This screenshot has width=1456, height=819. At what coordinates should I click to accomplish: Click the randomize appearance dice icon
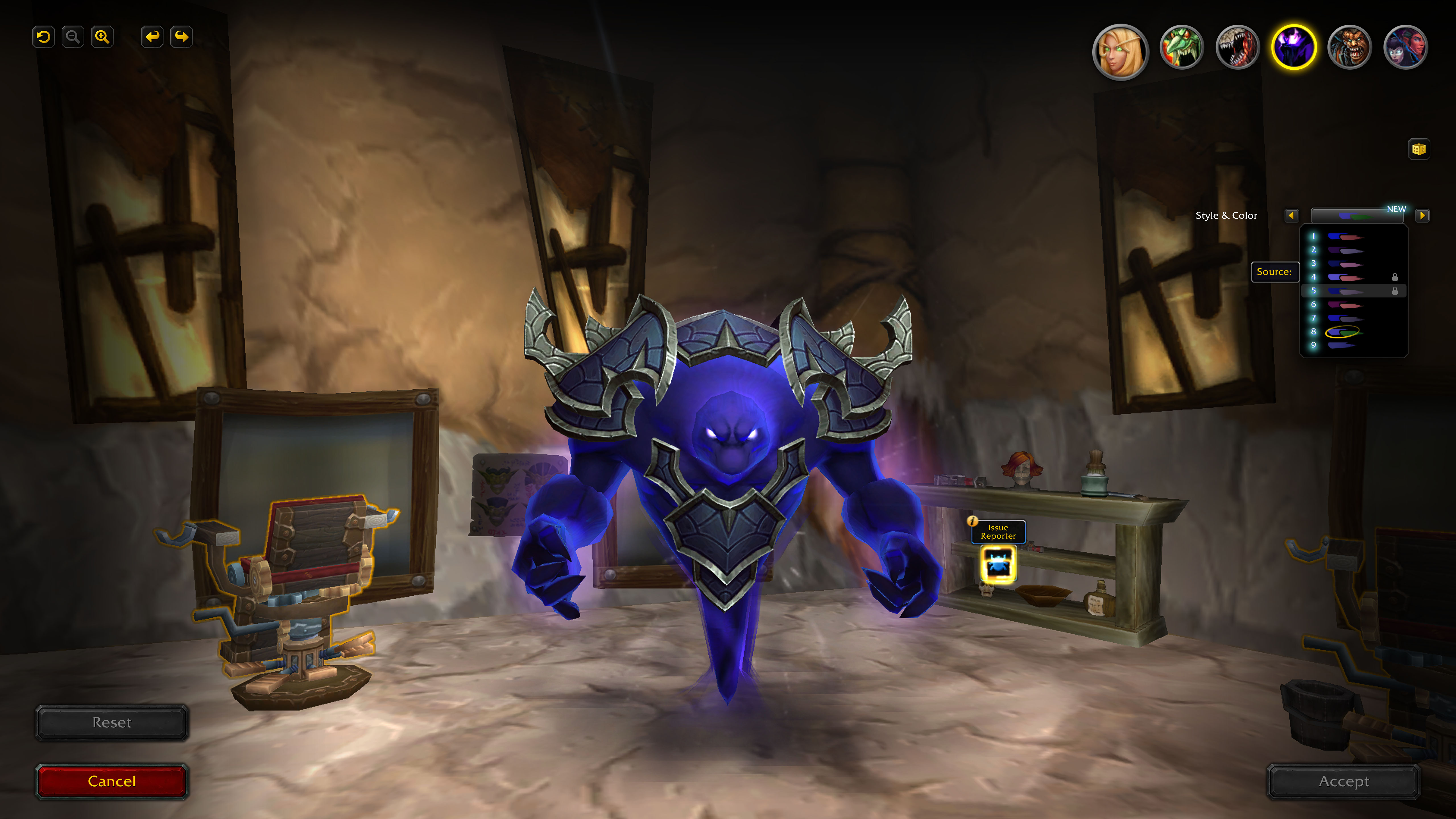click(1419, 149)
